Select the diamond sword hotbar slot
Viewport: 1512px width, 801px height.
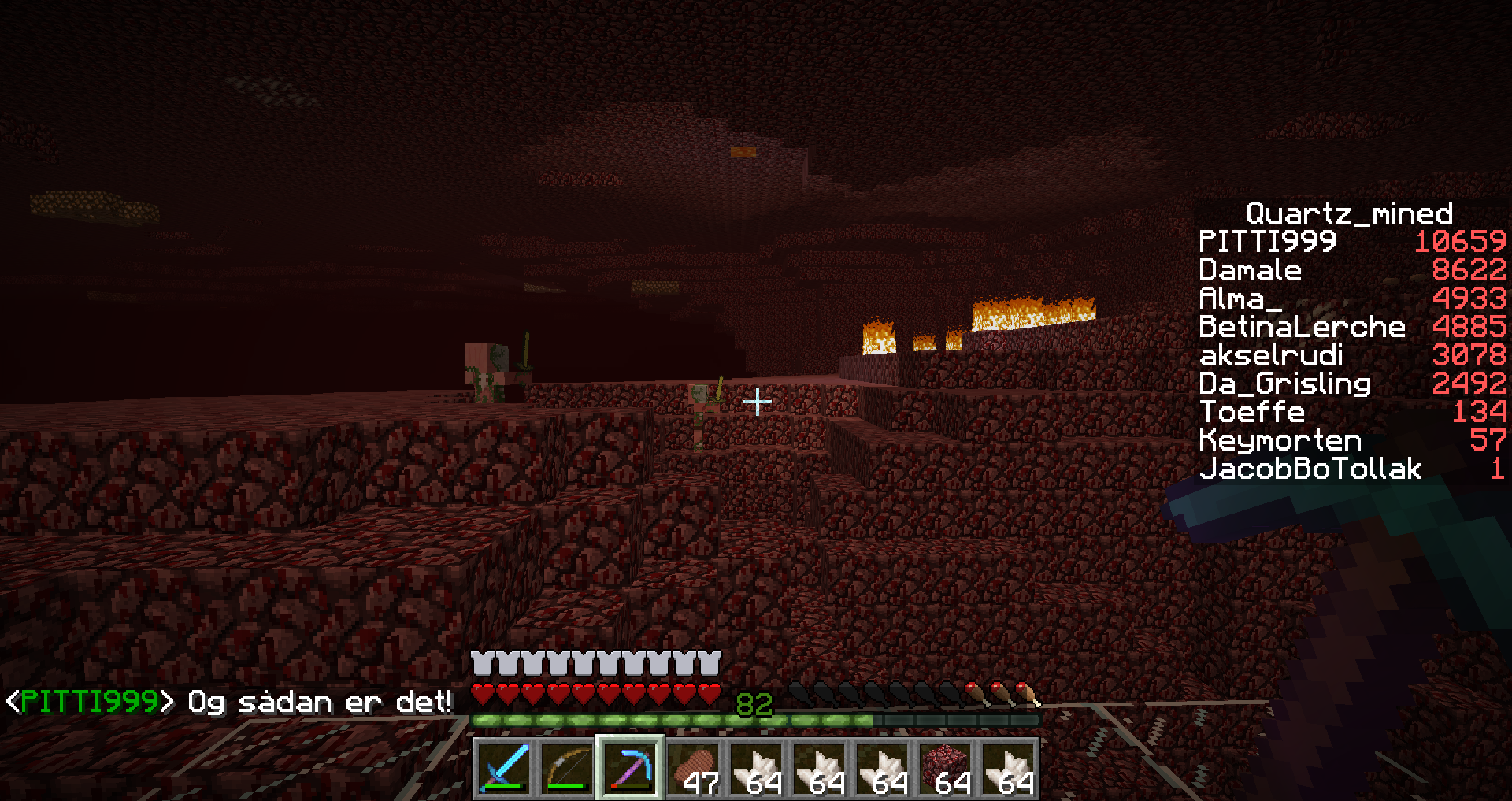click(504, 768)
